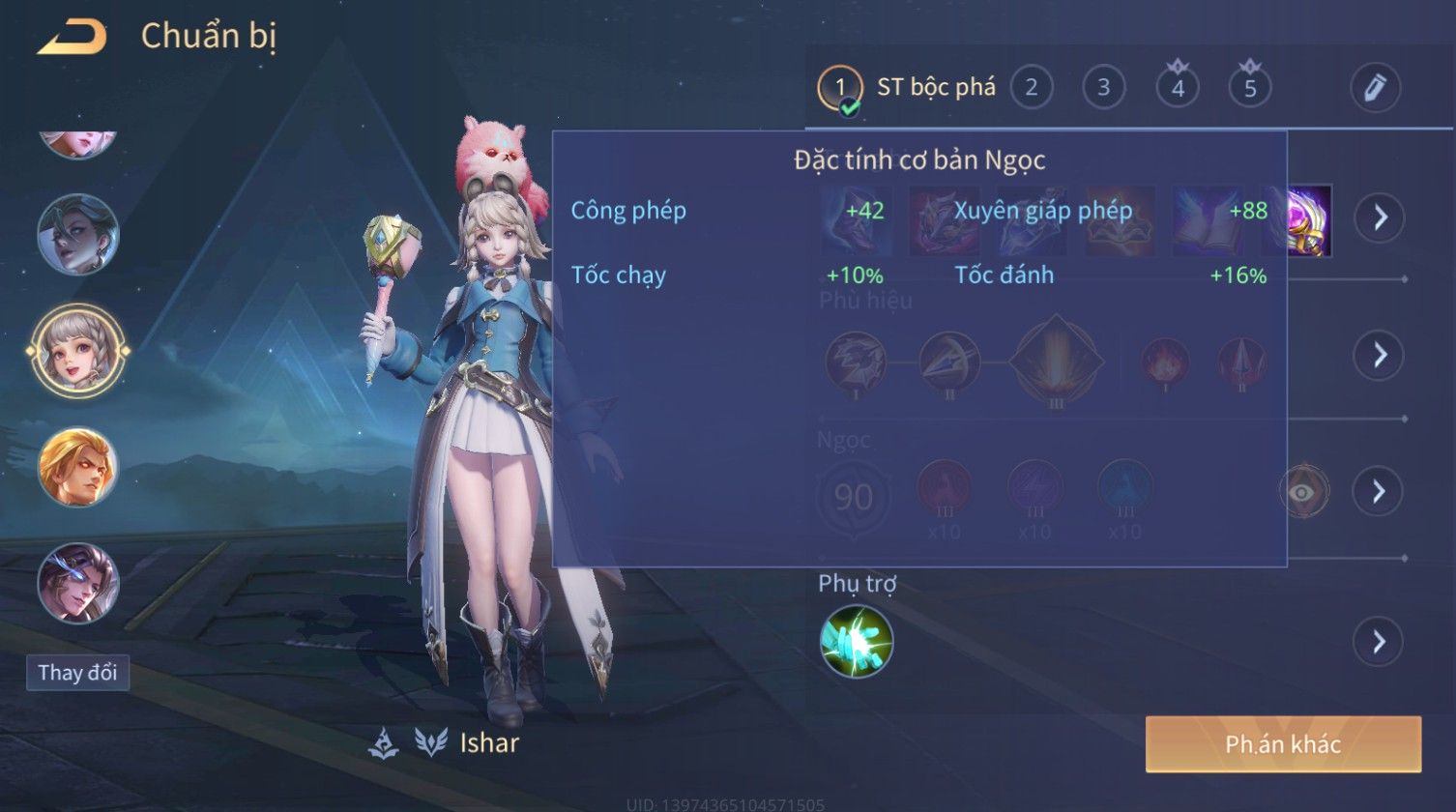1456x812 pixels.
Task: Select preset 1 ST bộc phá
Action: [840, 88]
